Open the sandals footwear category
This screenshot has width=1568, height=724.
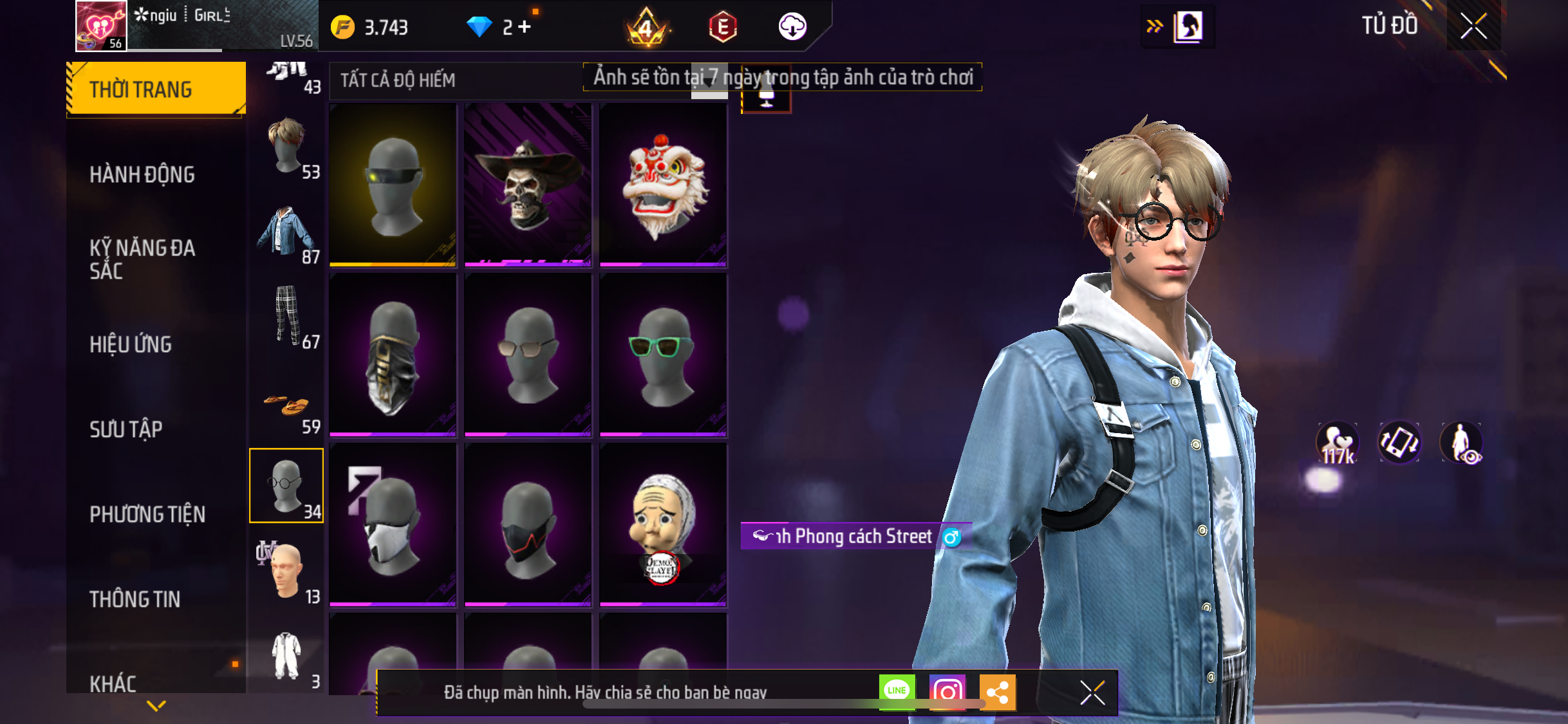coord(286,409)
